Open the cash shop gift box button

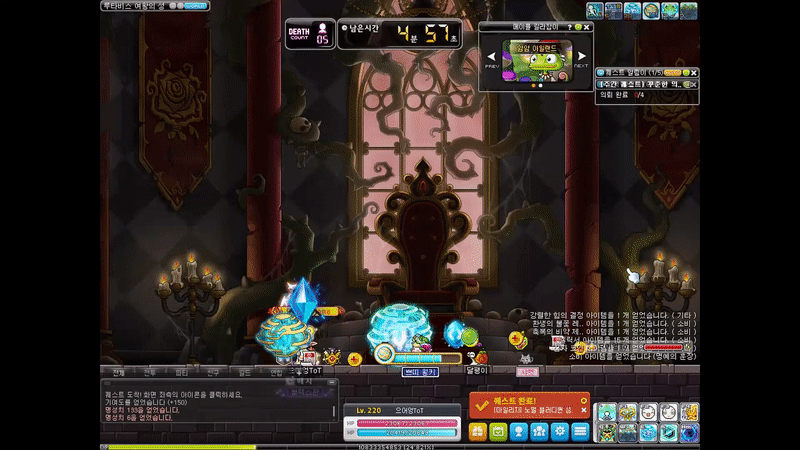[x=477, y=432]
